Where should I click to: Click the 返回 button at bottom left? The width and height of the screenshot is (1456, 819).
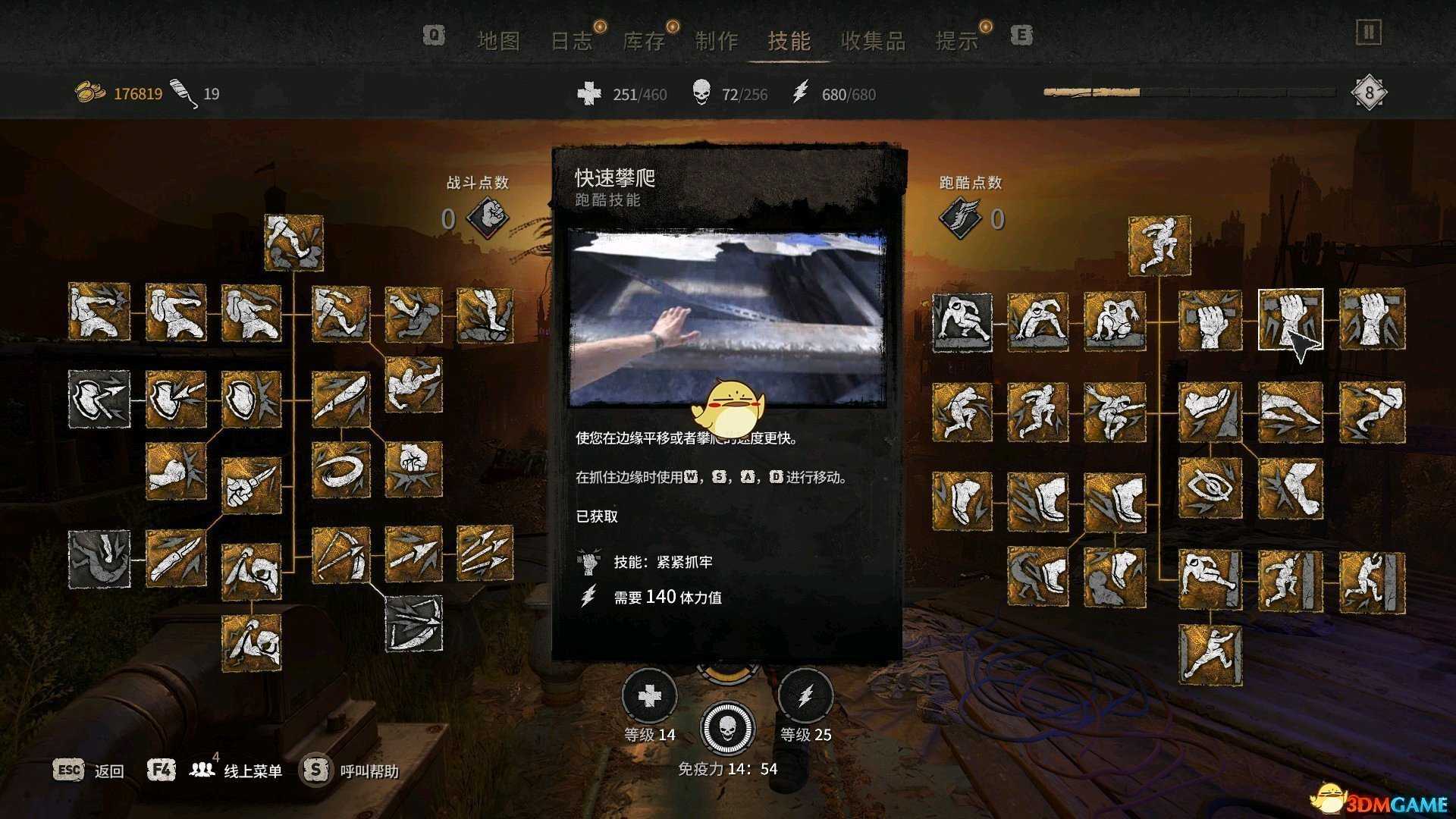pos(110,770)
